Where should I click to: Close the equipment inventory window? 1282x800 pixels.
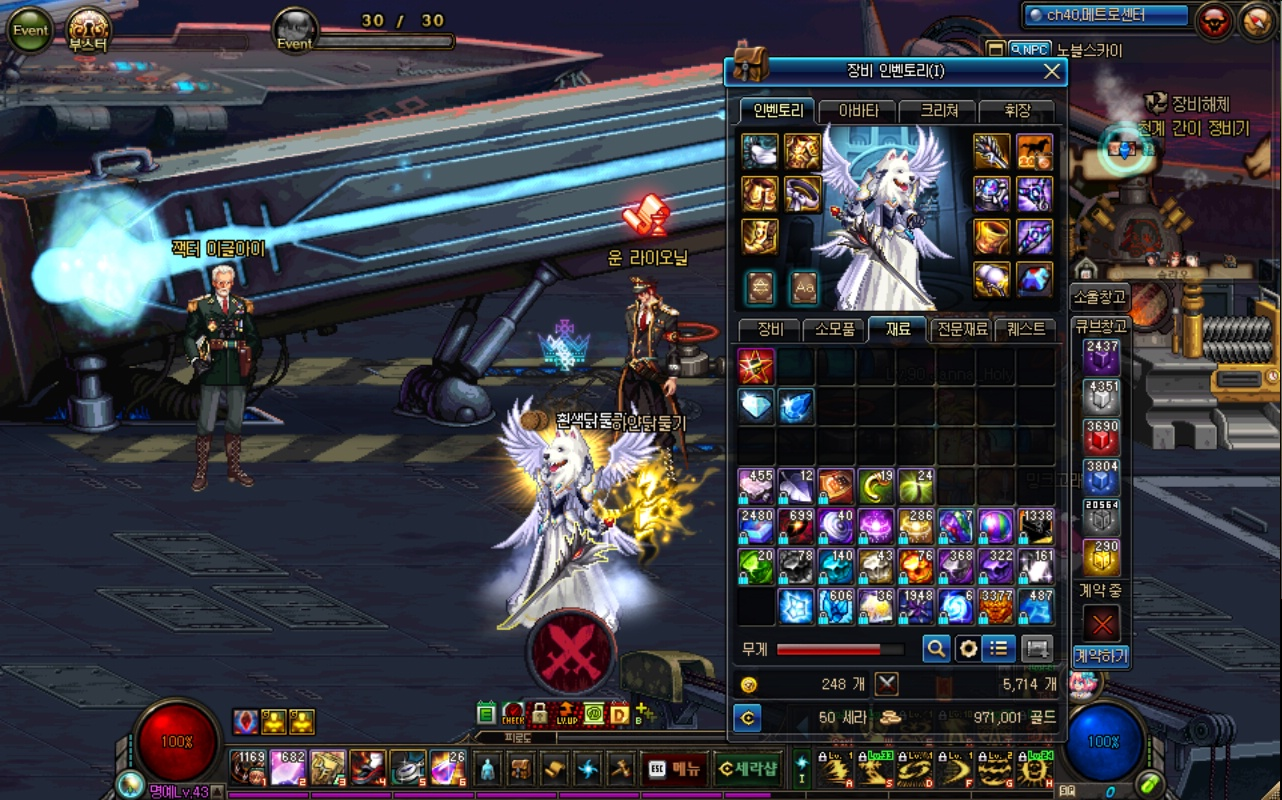point(1051,71)
